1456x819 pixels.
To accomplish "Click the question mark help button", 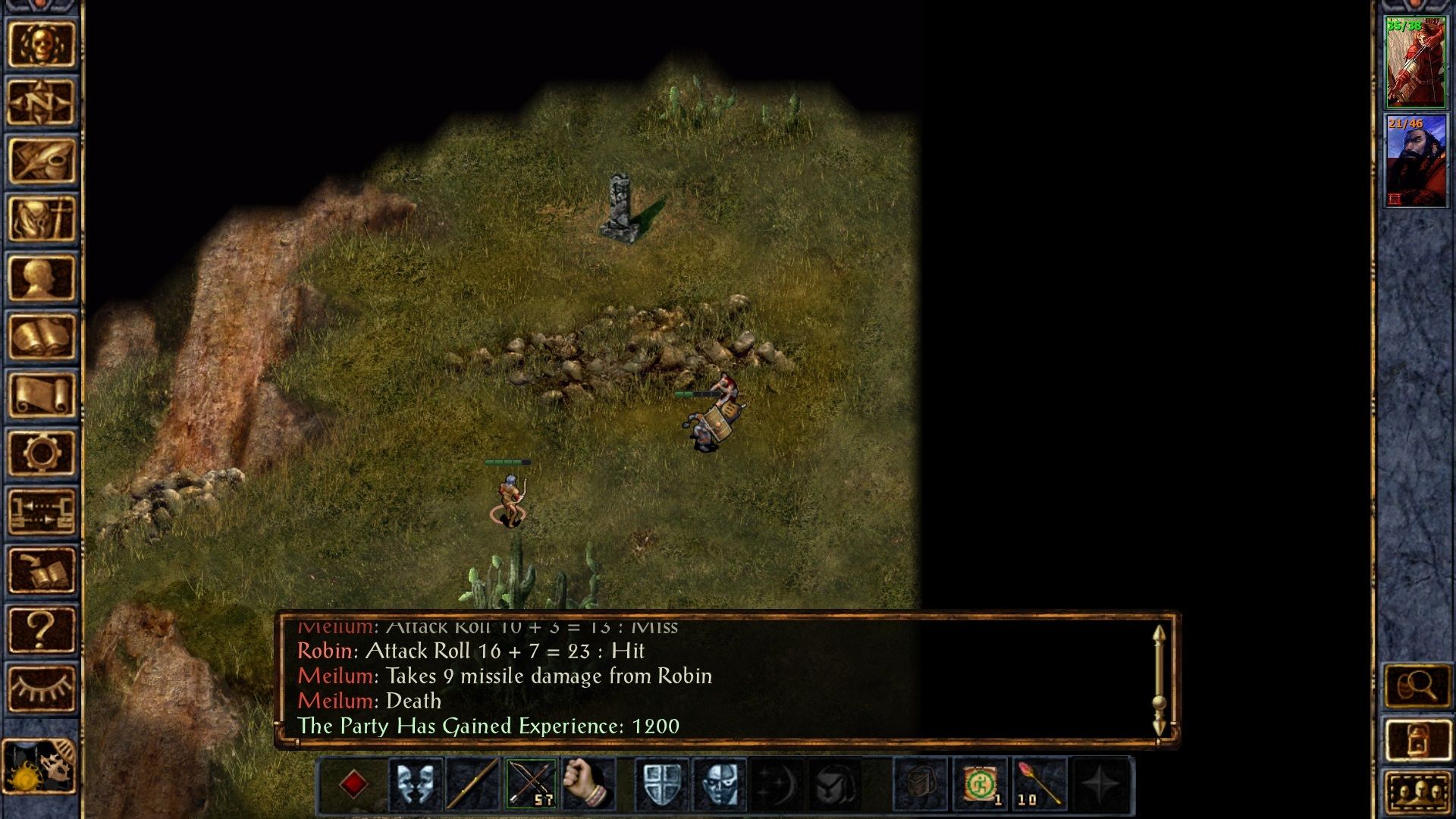I will 42,629.
